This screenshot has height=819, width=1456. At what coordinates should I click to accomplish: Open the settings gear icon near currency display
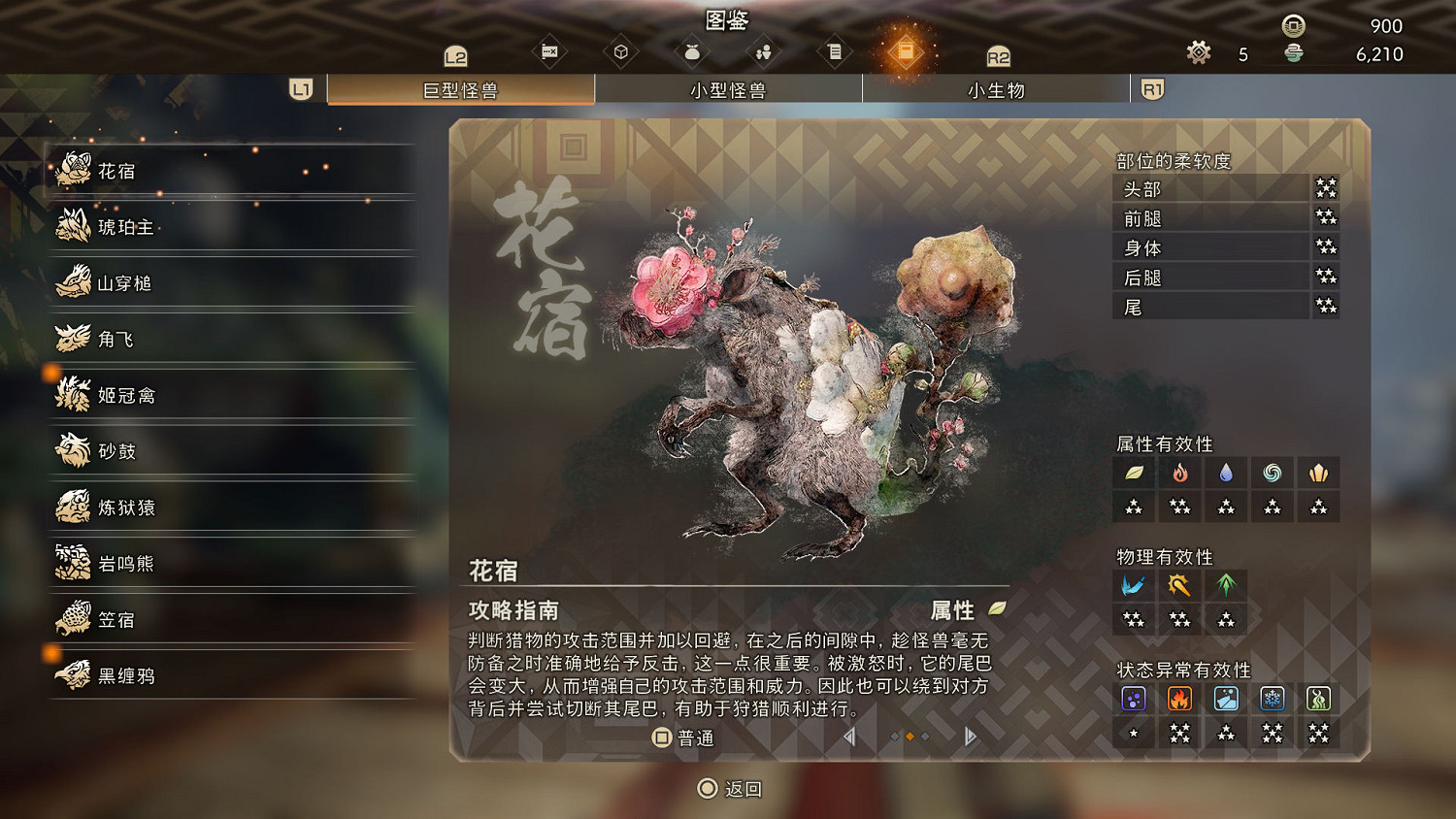(x=1199, y=53)
